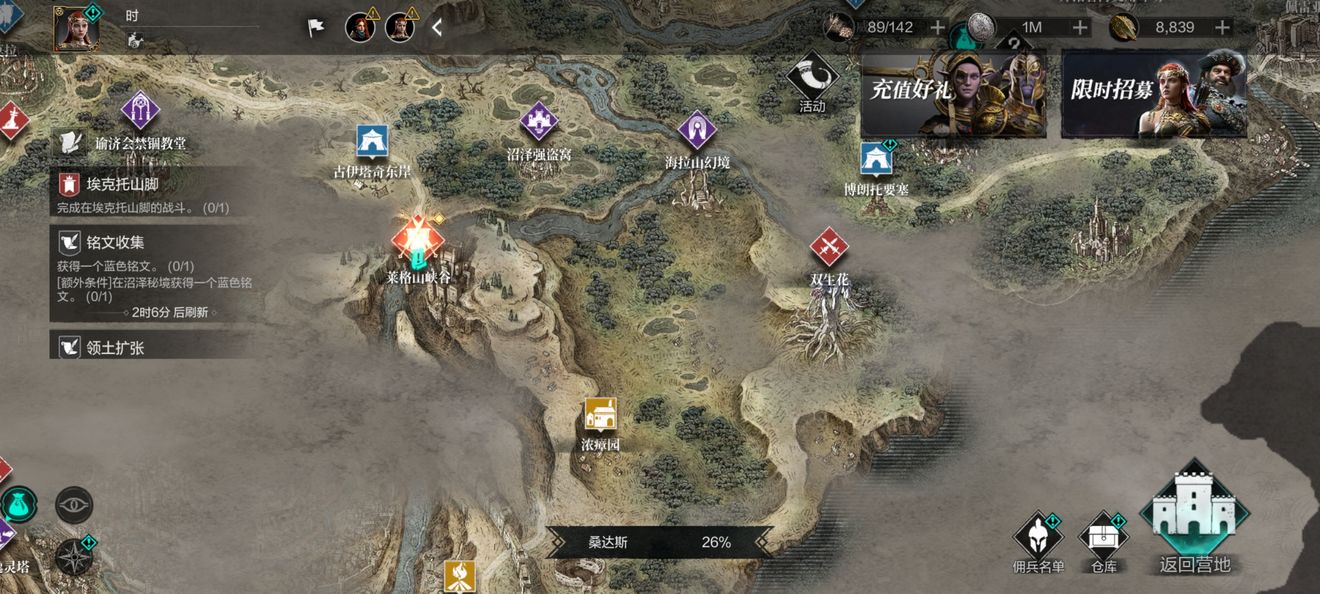Open the player portrait profile
Screen dimensions: 1320x594
click(x=76, y=26)
